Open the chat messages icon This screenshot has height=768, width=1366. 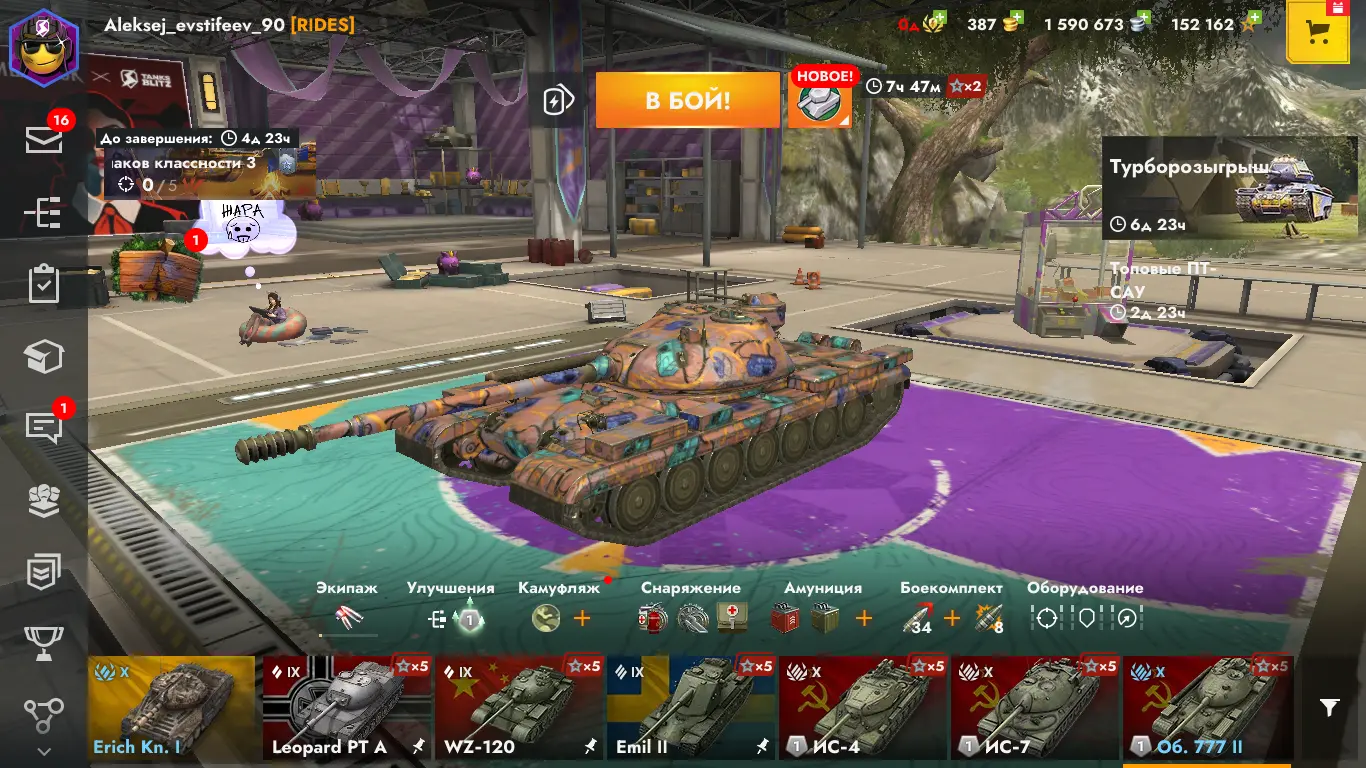click(44, 427)
